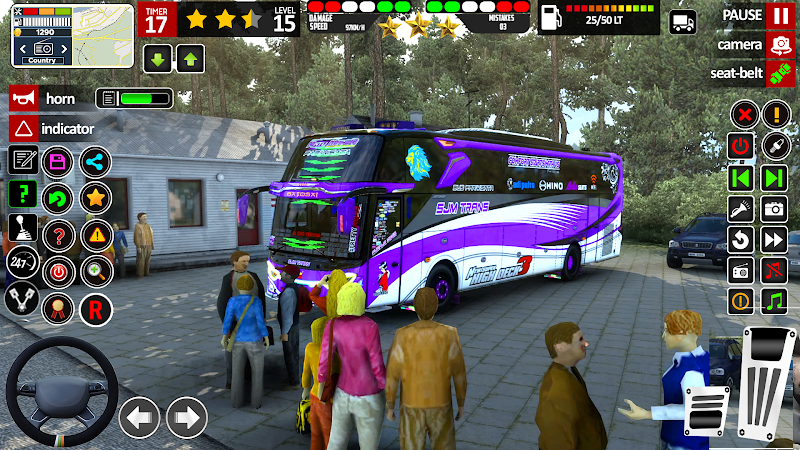Activate the yellow warning triangle icon
Screen dimensions: 800x450
pos(96,236)
